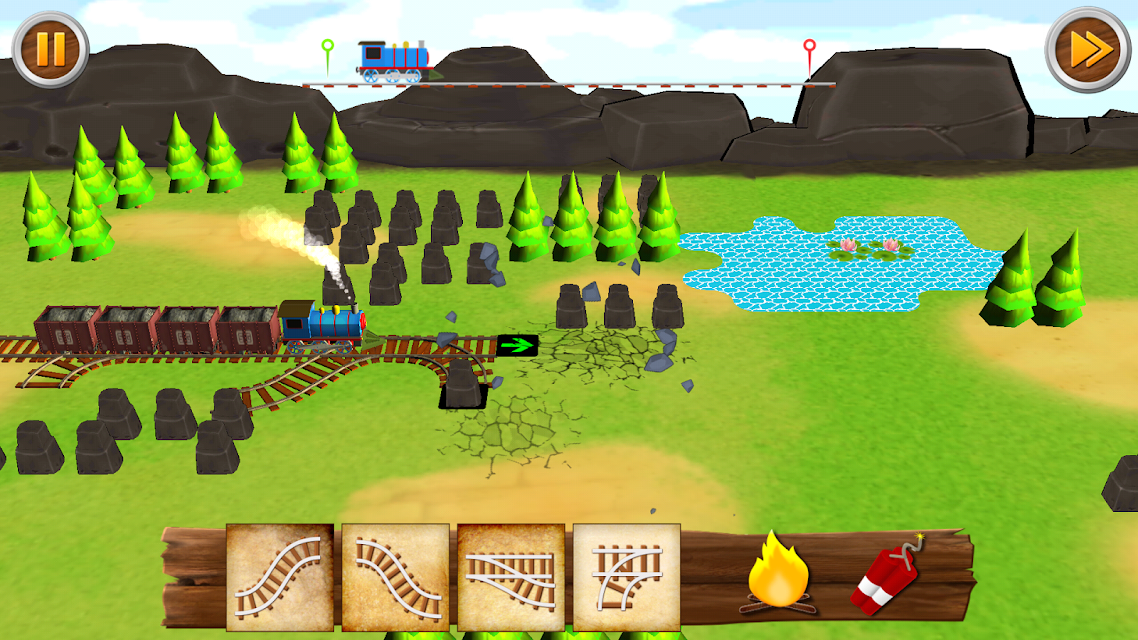Activate the fast-forward speed button
This screenshot has width=1138, height=640.
(x=1088, y=49)
